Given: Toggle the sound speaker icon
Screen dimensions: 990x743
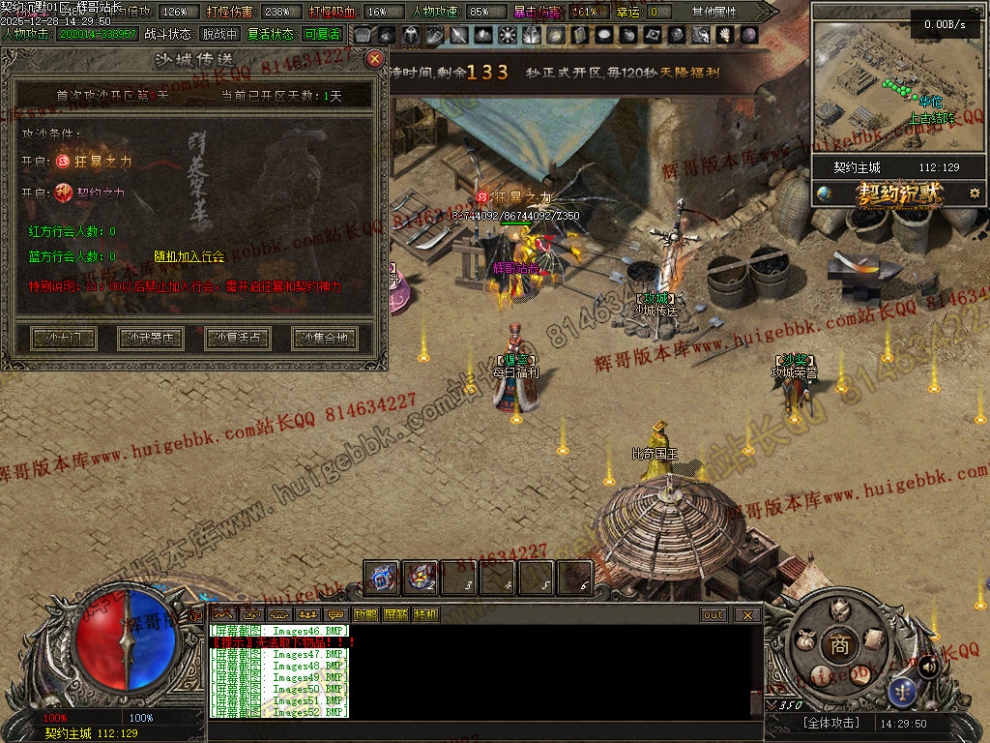Looking at the screenshot, I should pos(928,665).
